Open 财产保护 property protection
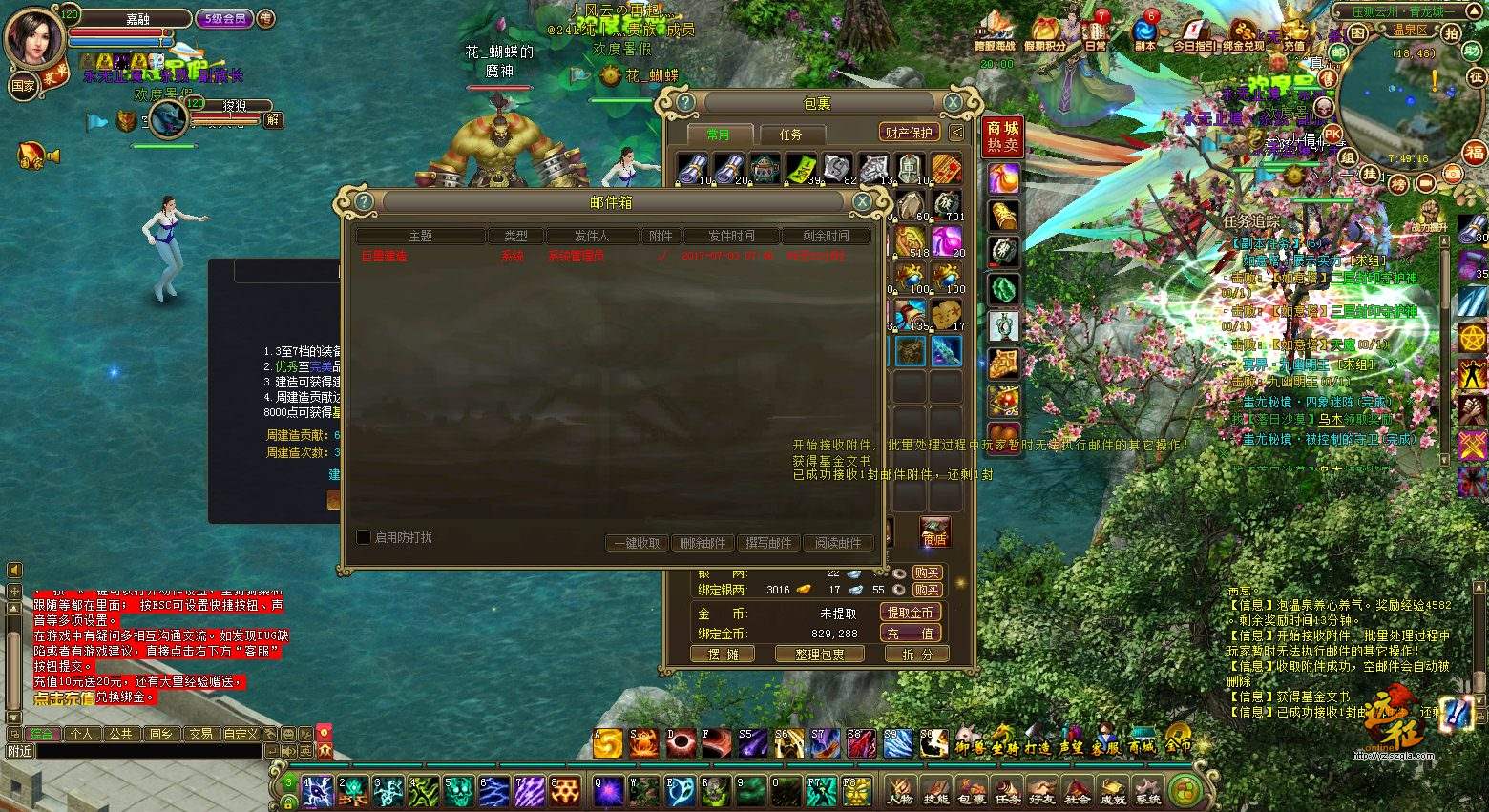The image size is (1489, 812). point(908,133)
